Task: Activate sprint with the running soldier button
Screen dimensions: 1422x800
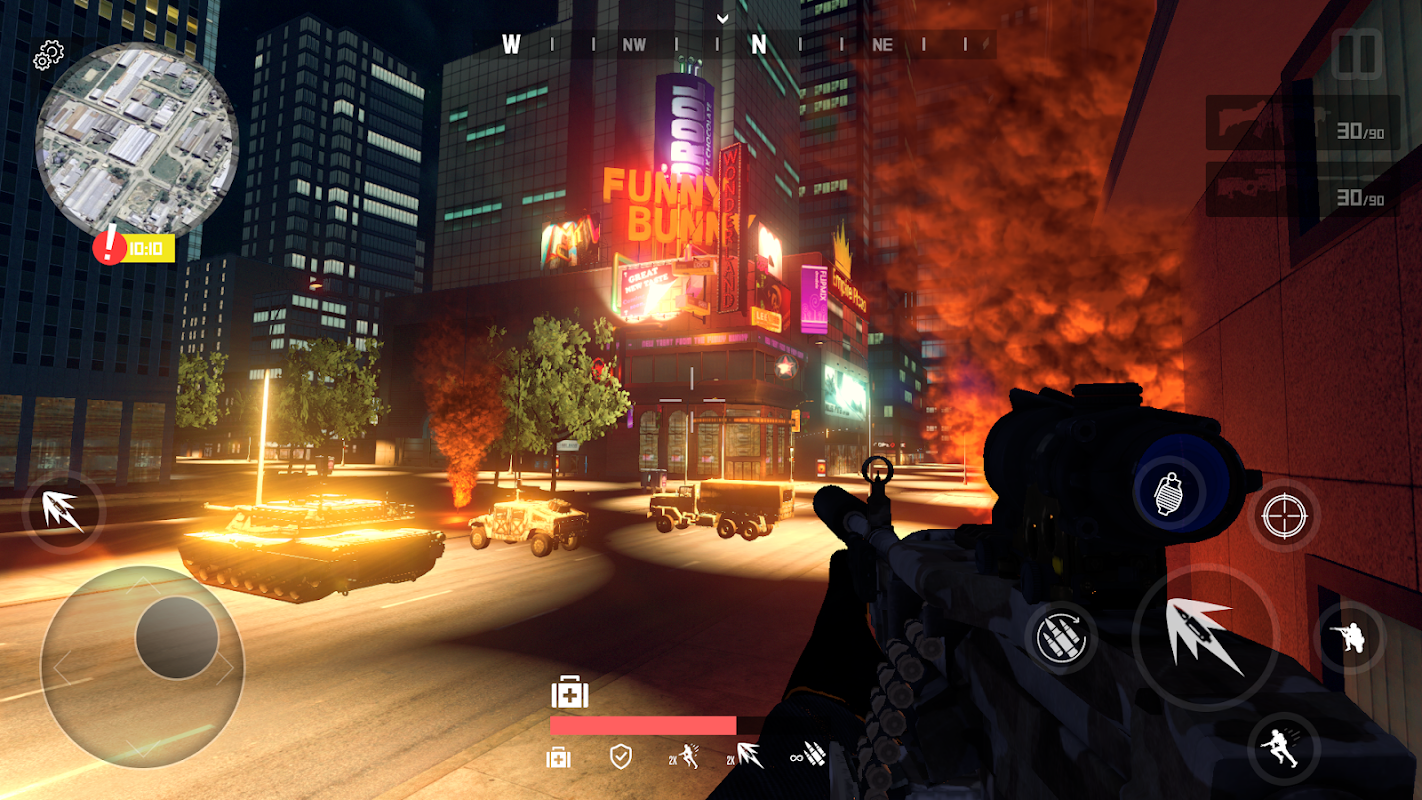Action: (1283, 748)
